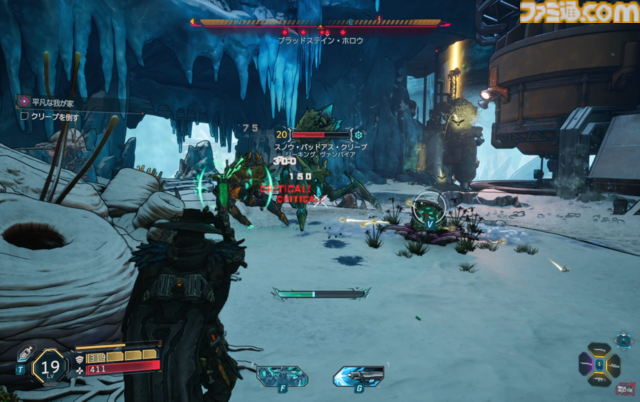Activate the action skill icon labeled F
Screen dimensions: 640x402
(x=282, y=376)
